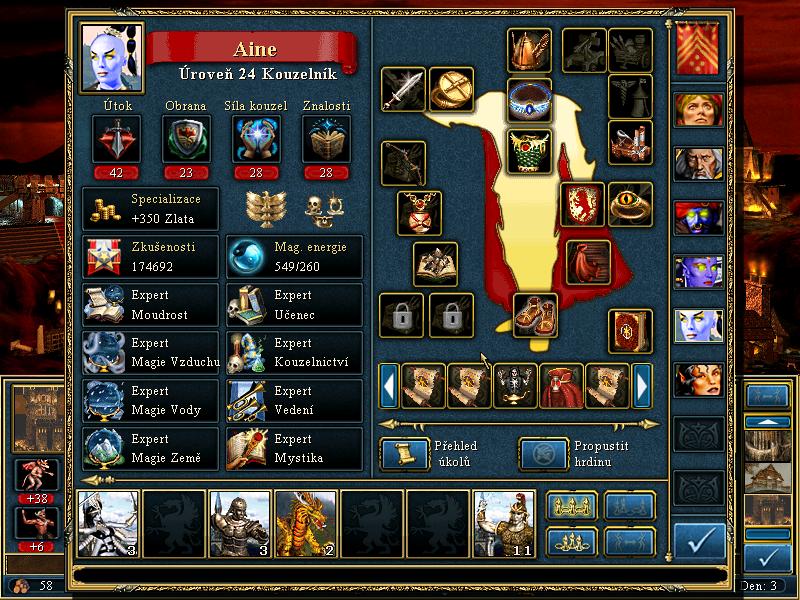
Task: Select the eye ring artifact
Action: pyautogui.click(x=630, y=203)
